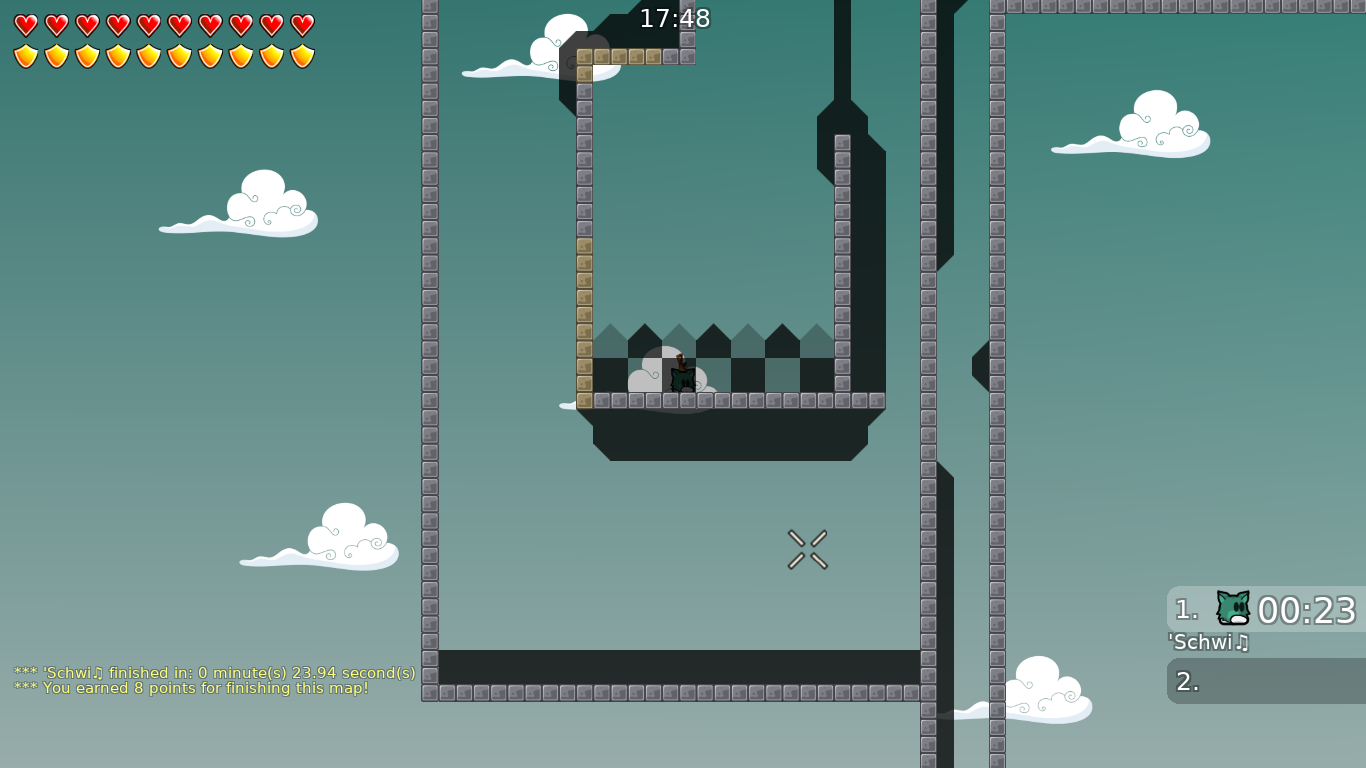Click a gold unhookable block on the left column

[x=583, y=300]
